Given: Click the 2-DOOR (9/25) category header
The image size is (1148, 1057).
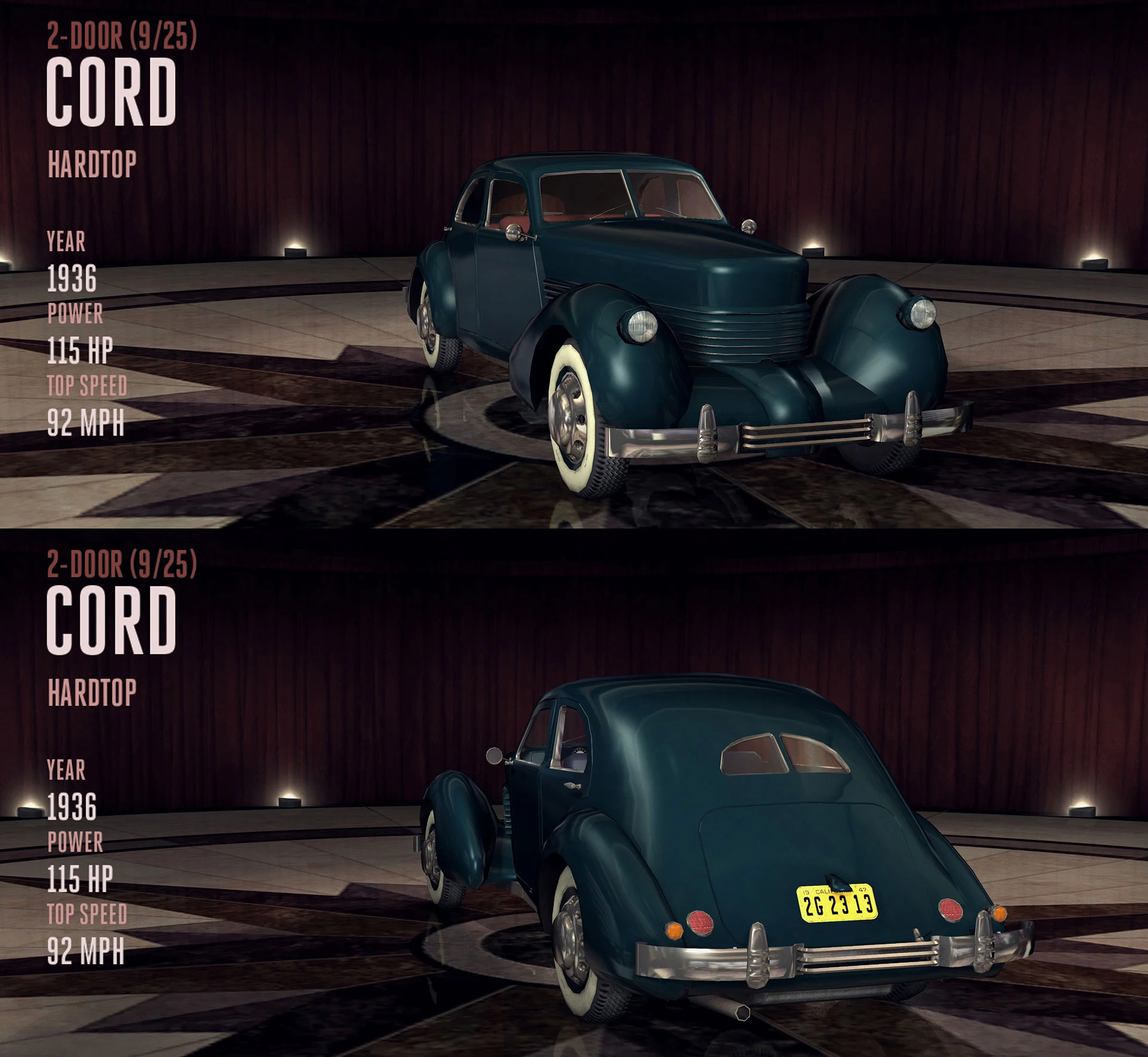Looking at the screenshot, I should 123,36.
